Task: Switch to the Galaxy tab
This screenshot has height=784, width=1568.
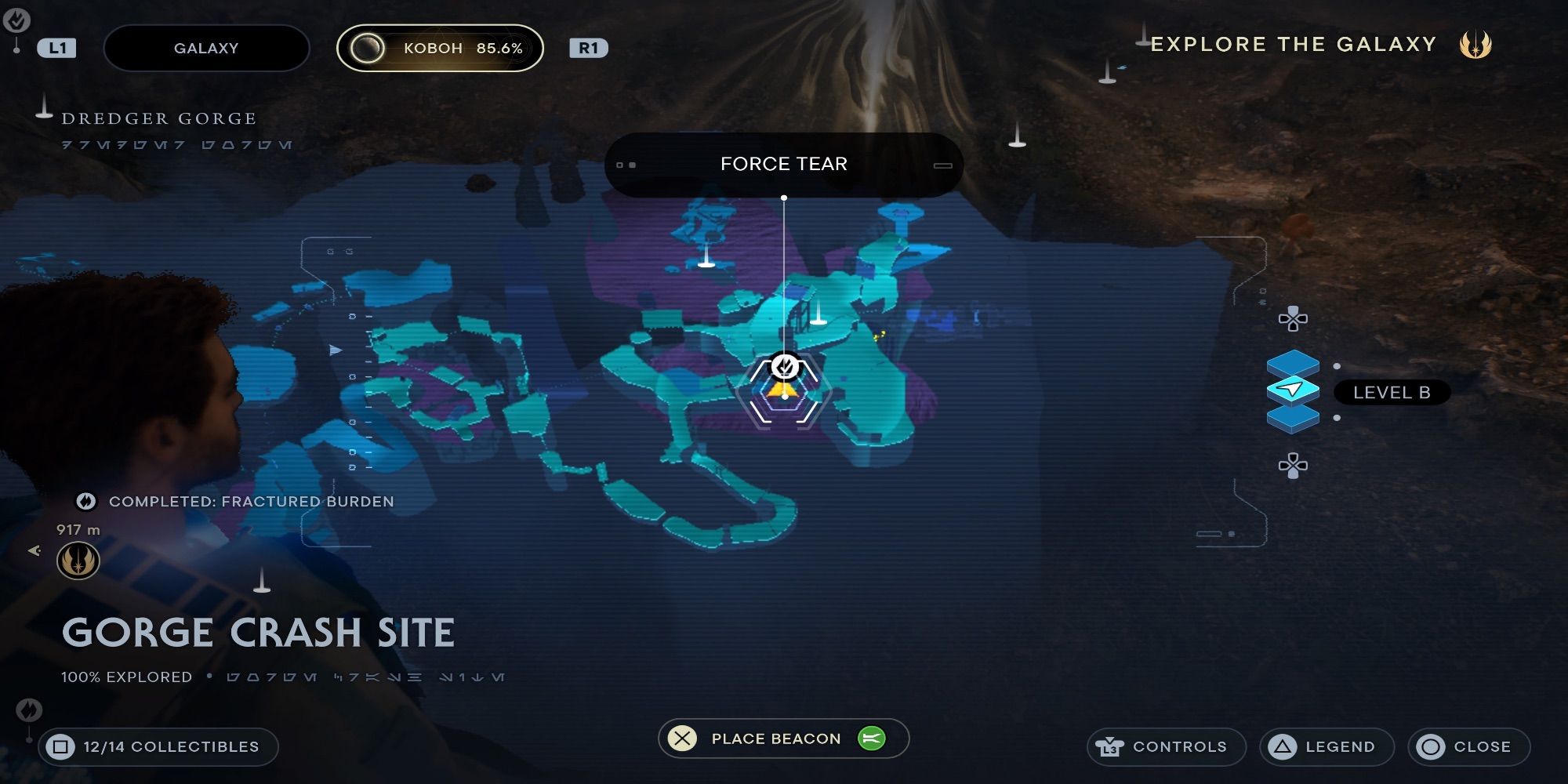Action: click(x=206, y=48)
